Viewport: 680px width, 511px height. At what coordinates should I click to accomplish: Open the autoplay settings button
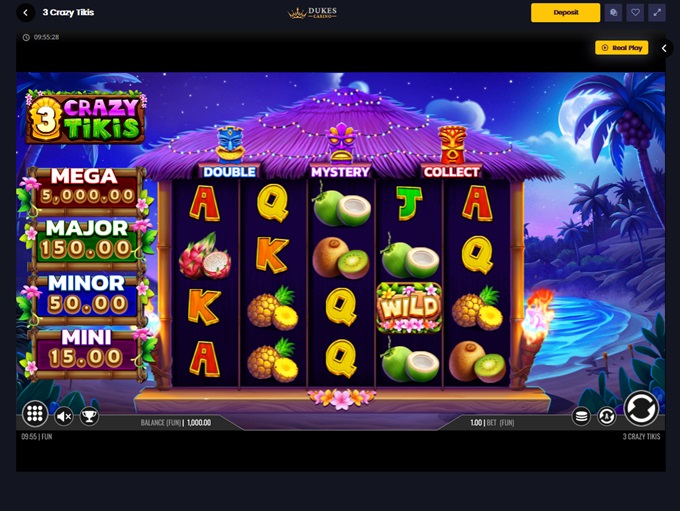coord(606,416)
